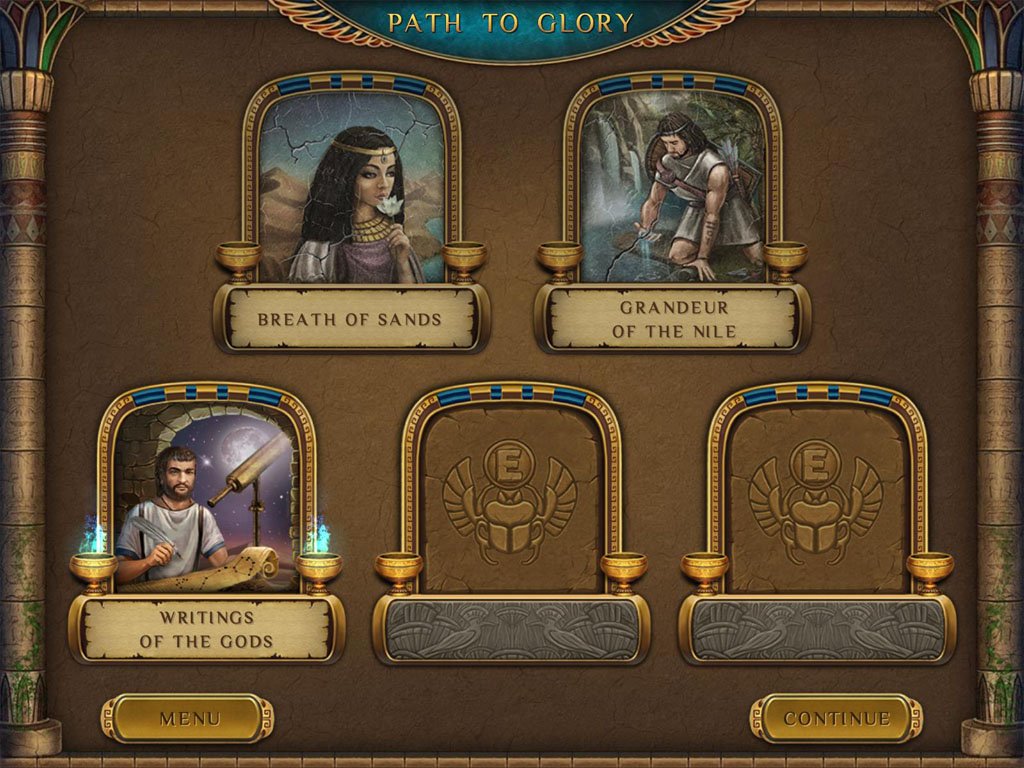The image size is (1024, 768).
Task: Click the Continue button
Action: (x=836, y=718)
